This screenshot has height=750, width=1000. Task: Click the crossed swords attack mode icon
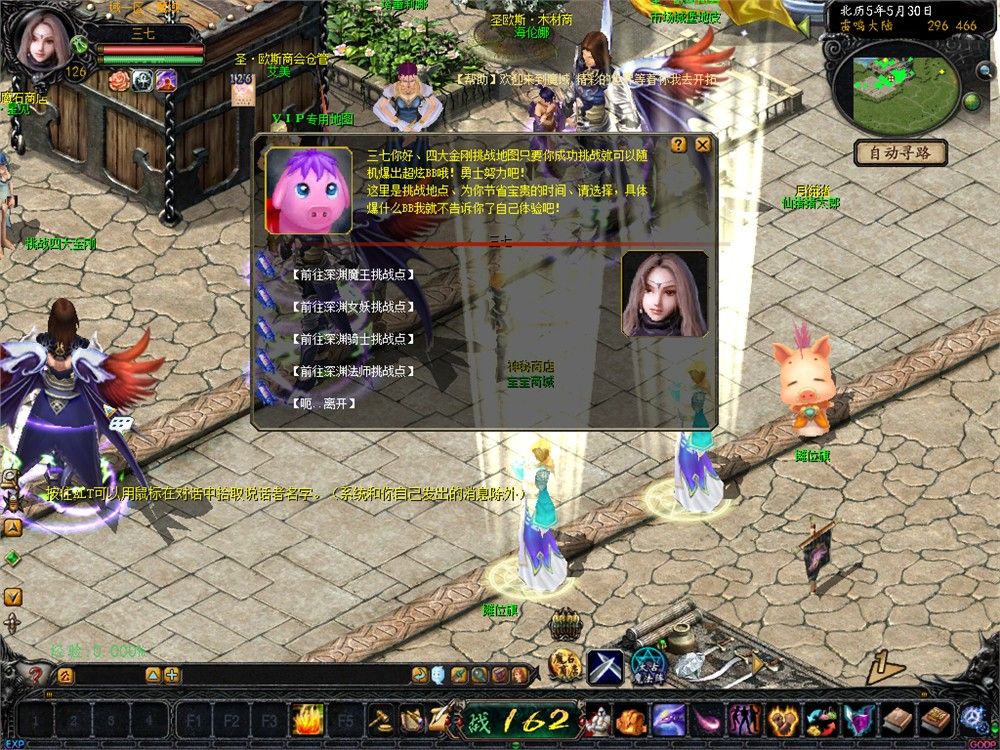click(x=605, y=666)
